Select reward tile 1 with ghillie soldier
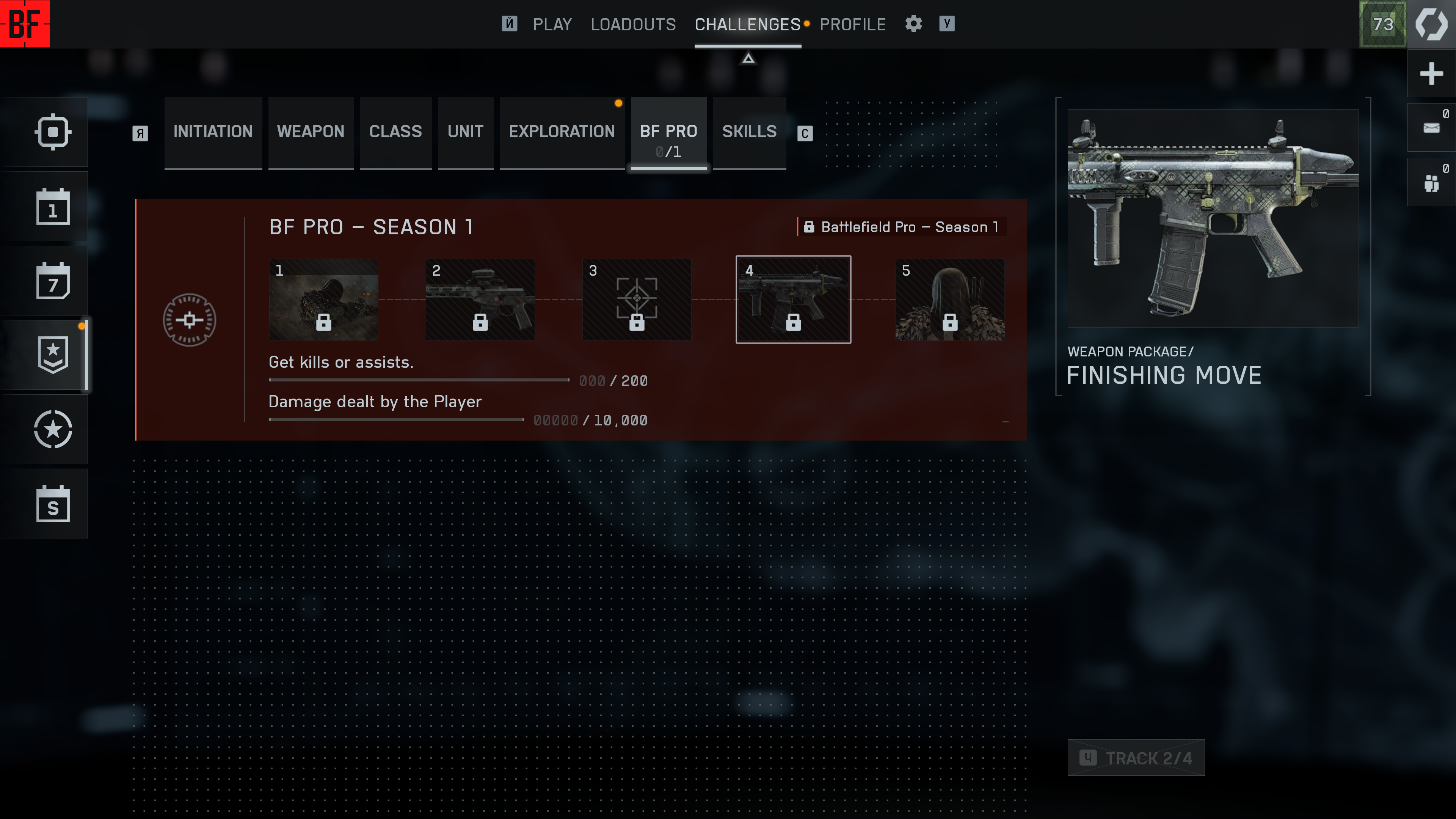 coord(323,299)
